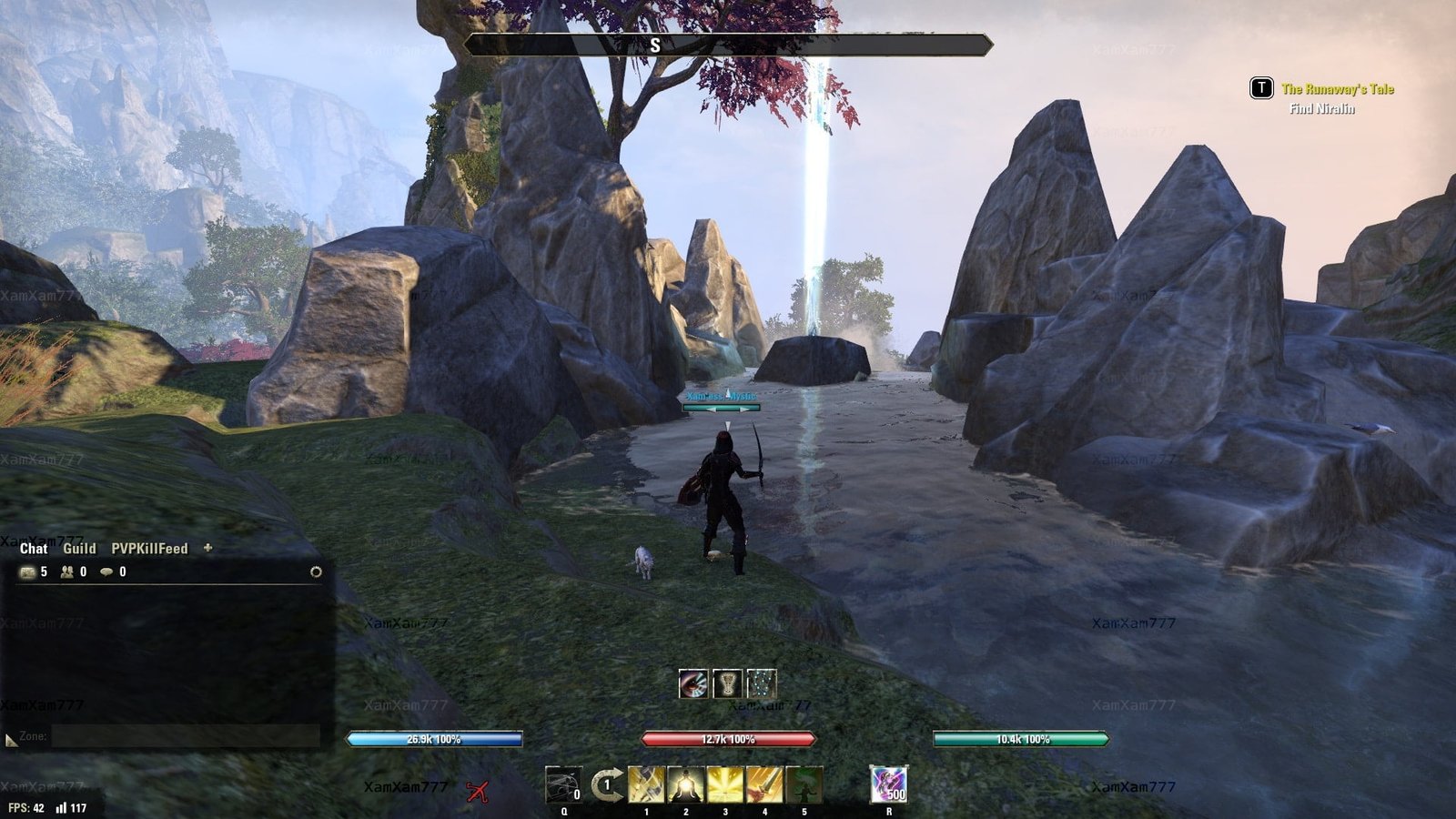Open chat options gear icon
The height and width of the screenshot is (819, 1456).
316,572
